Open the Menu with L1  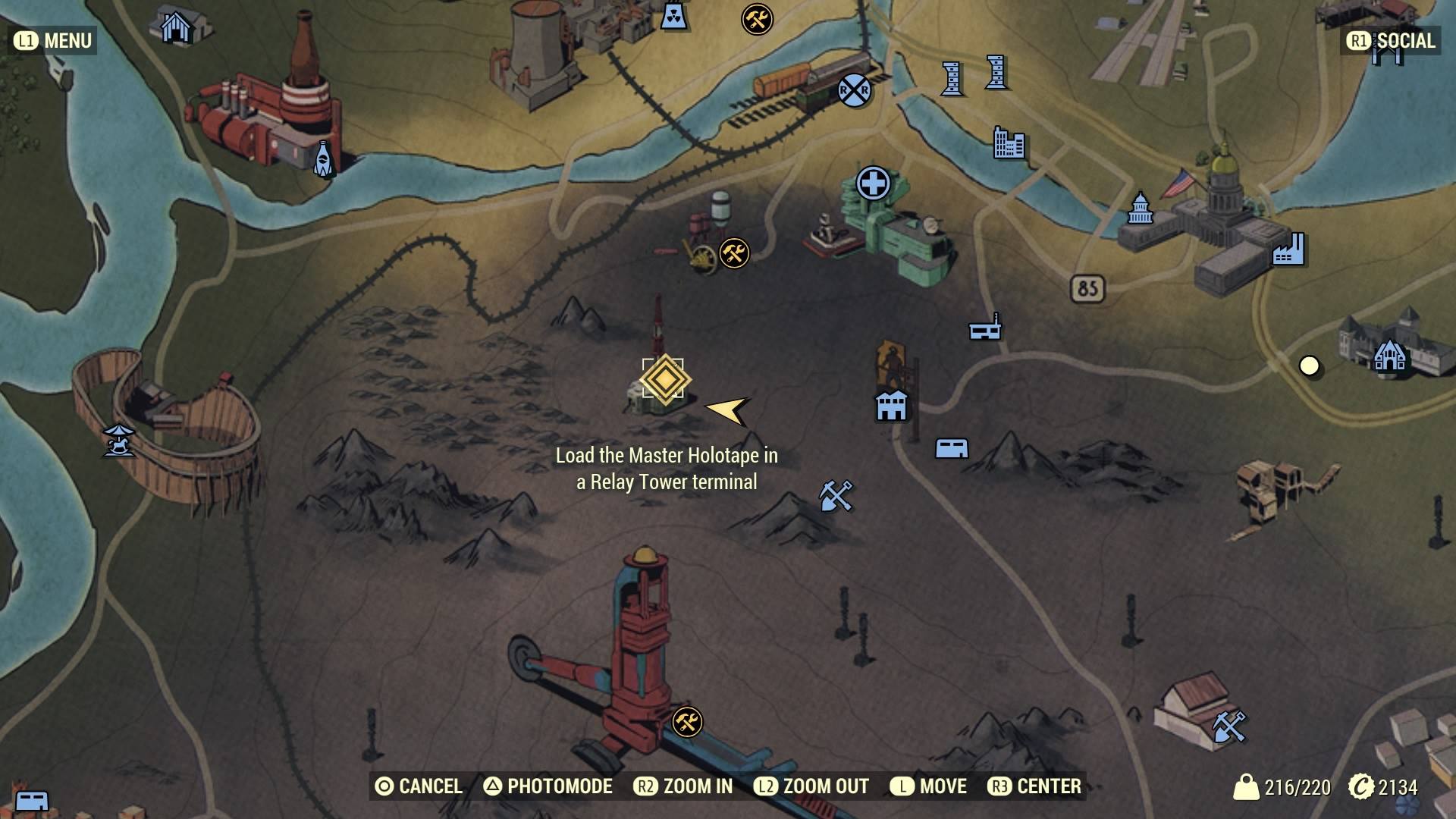50,41
